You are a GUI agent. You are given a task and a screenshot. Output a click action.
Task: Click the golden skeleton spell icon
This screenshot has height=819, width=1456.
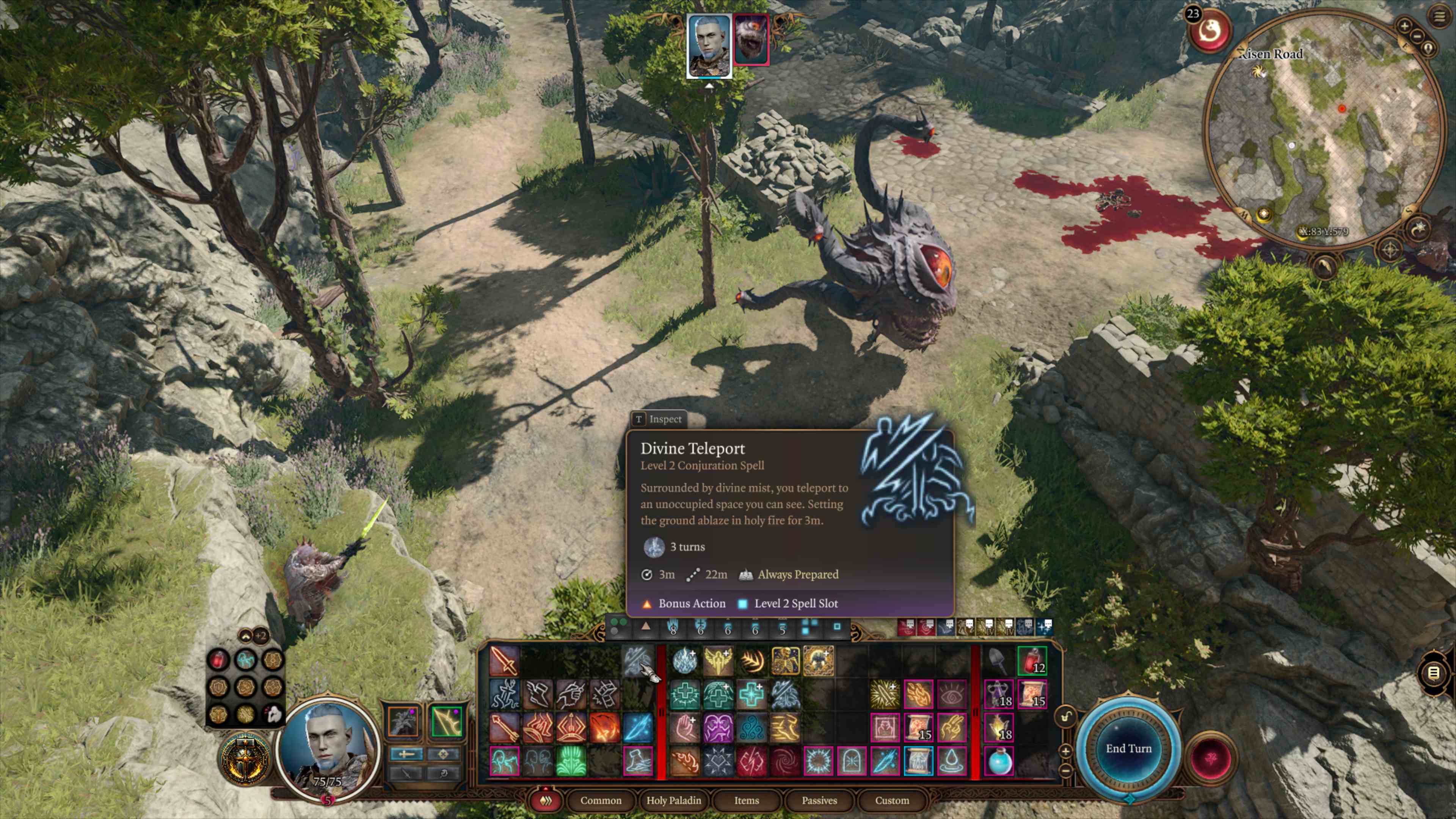tap(785, 661)
